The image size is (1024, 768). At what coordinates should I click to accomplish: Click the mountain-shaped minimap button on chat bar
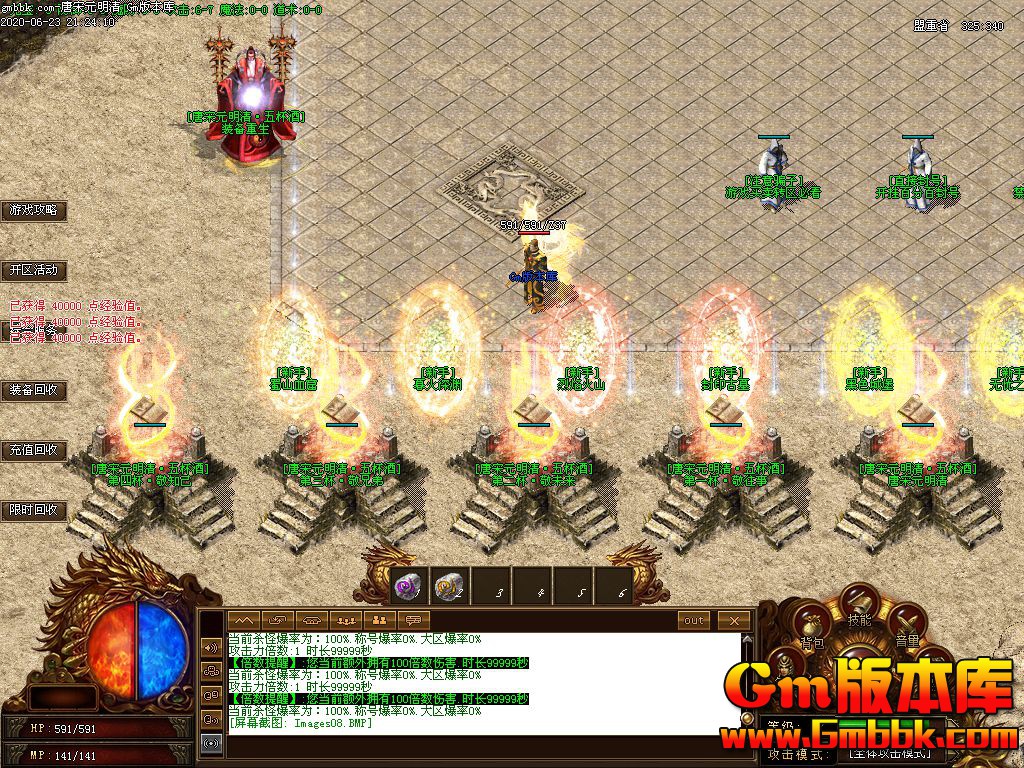[245, 621]
